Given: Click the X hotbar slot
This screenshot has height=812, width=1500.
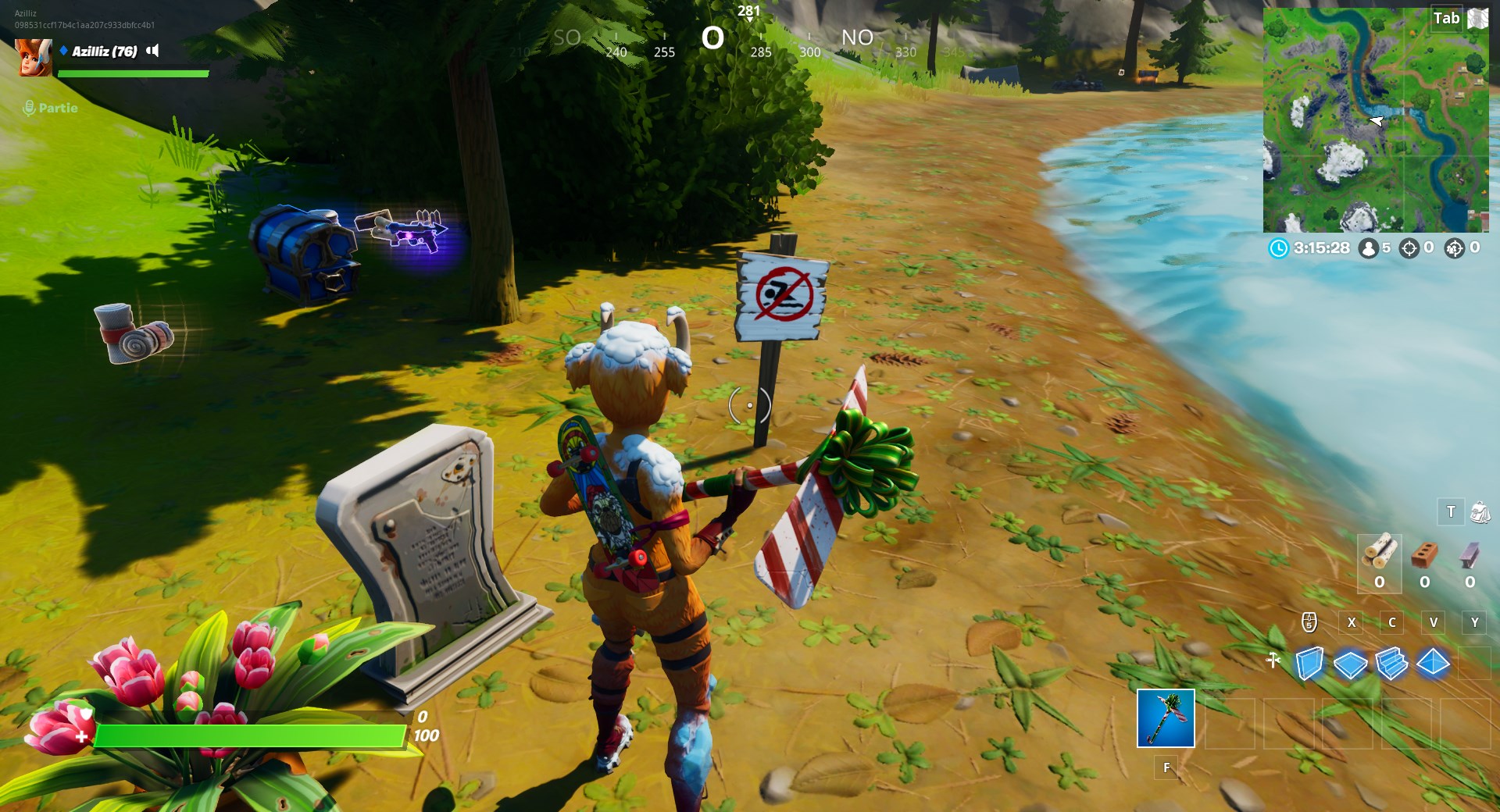Looking at the screenshot, I should (1352, 622).
